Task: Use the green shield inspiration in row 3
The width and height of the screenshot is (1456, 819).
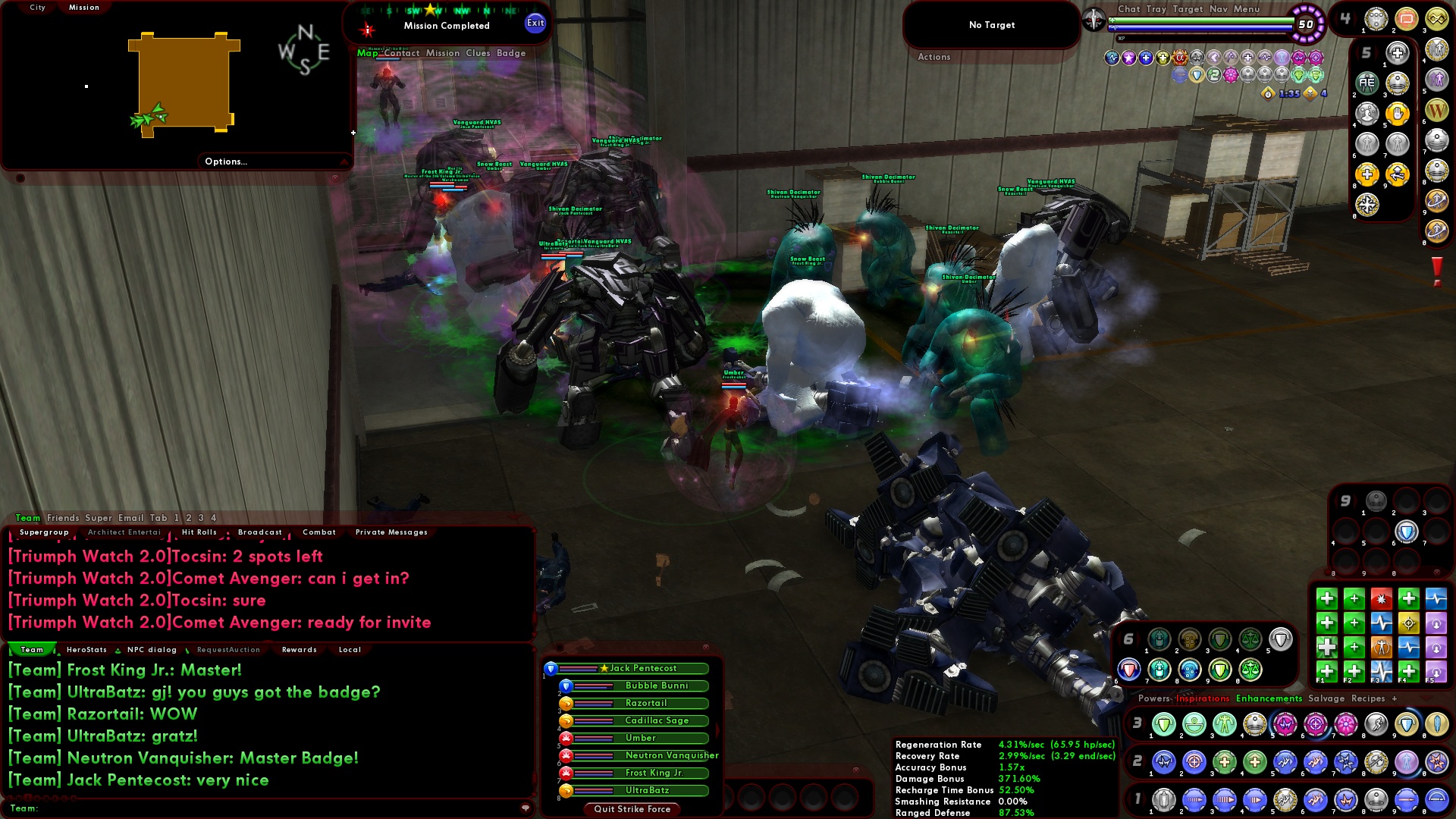Action: (x=1163, y=723)
